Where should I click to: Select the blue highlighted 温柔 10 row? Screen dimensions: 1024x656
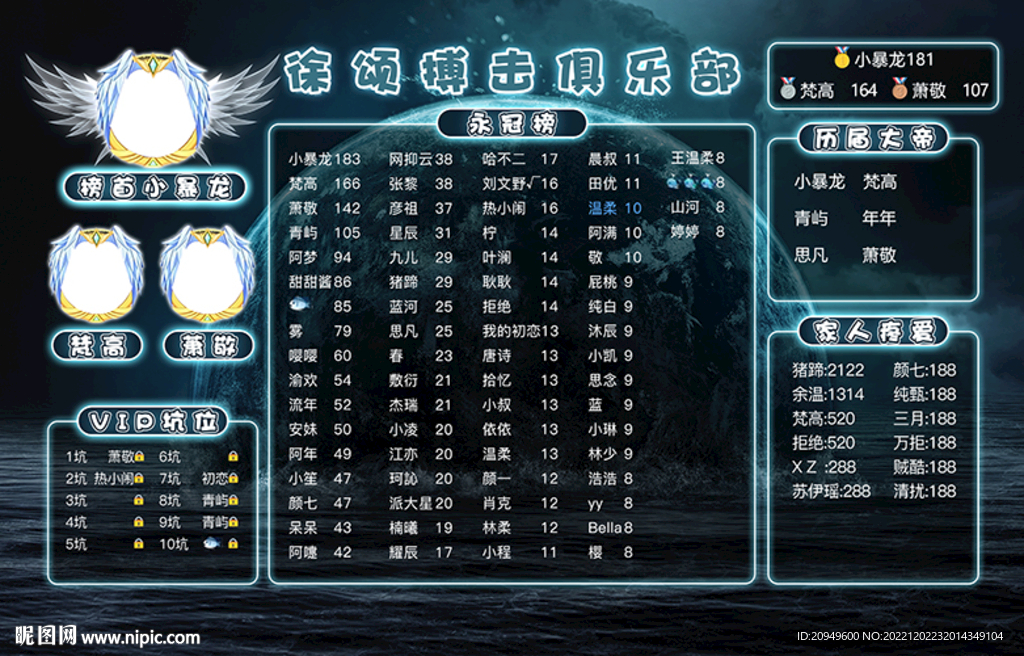615,208
